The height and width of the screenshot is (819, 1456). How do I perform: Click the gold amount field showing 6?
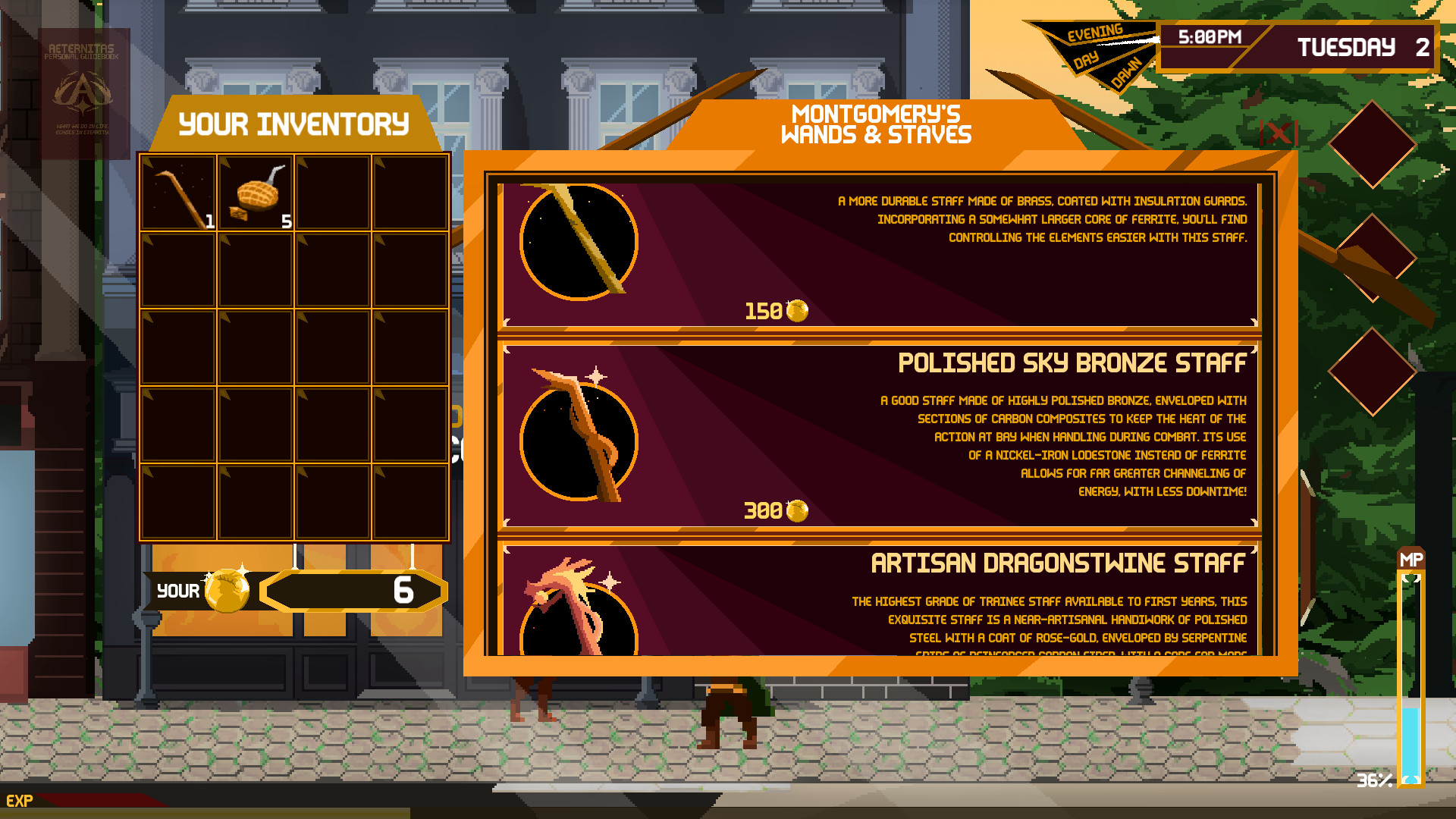[353, 590]
